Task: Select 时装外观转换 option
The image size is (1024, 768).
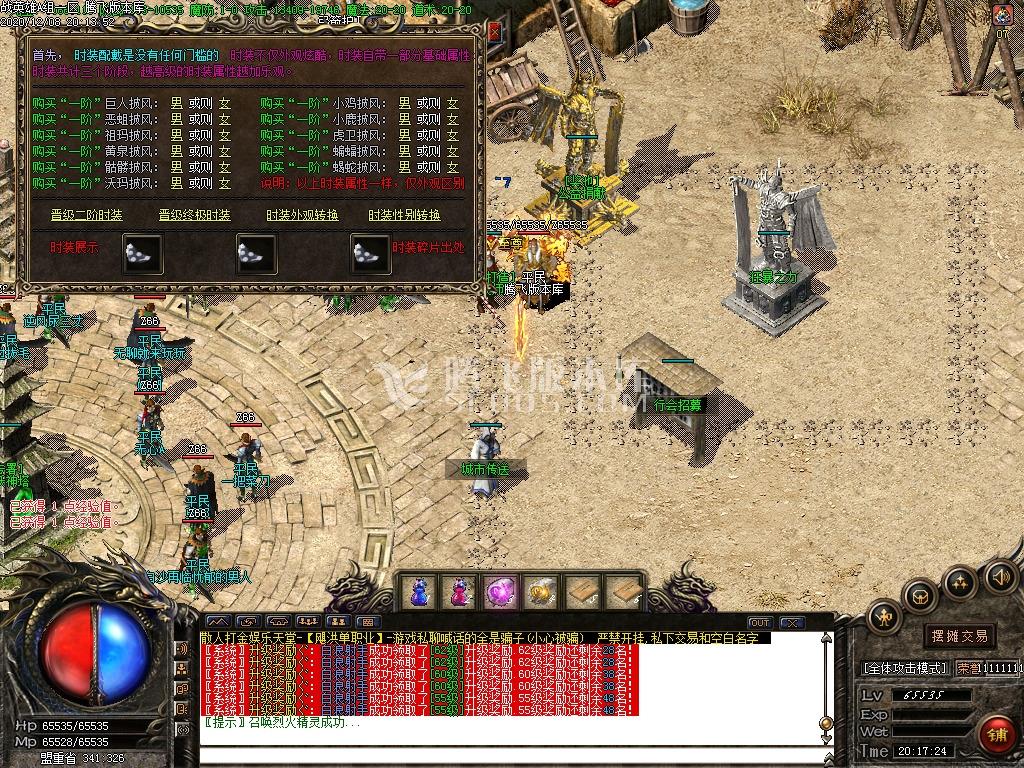Action: coord(302,215)
